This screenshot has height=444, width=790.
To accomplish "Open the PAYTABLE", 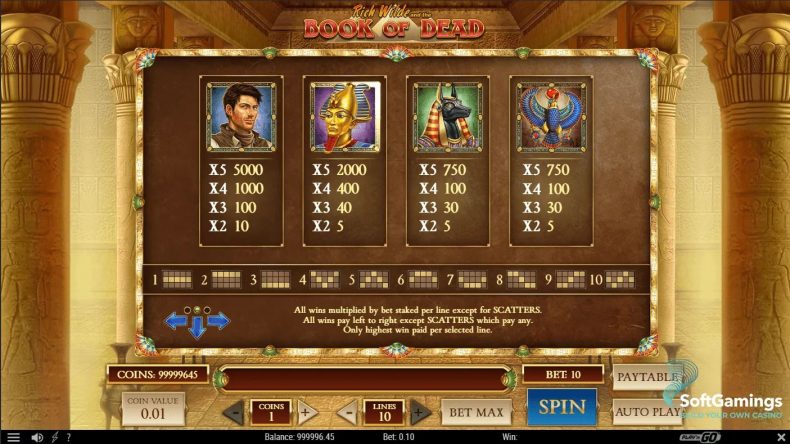I will 645,377.
